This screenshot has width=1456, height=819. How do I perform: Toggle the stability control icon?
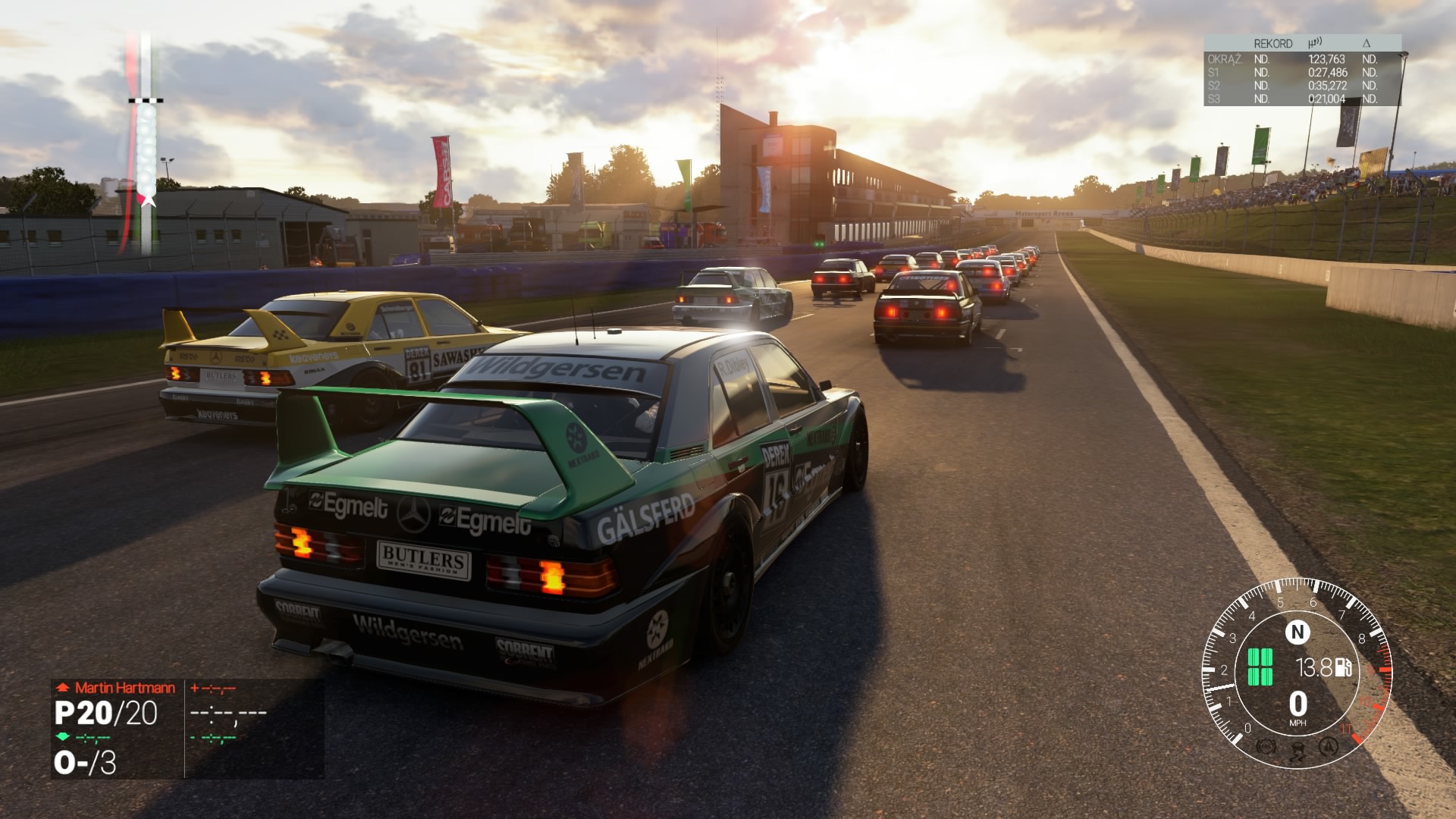coord(1328,746)
